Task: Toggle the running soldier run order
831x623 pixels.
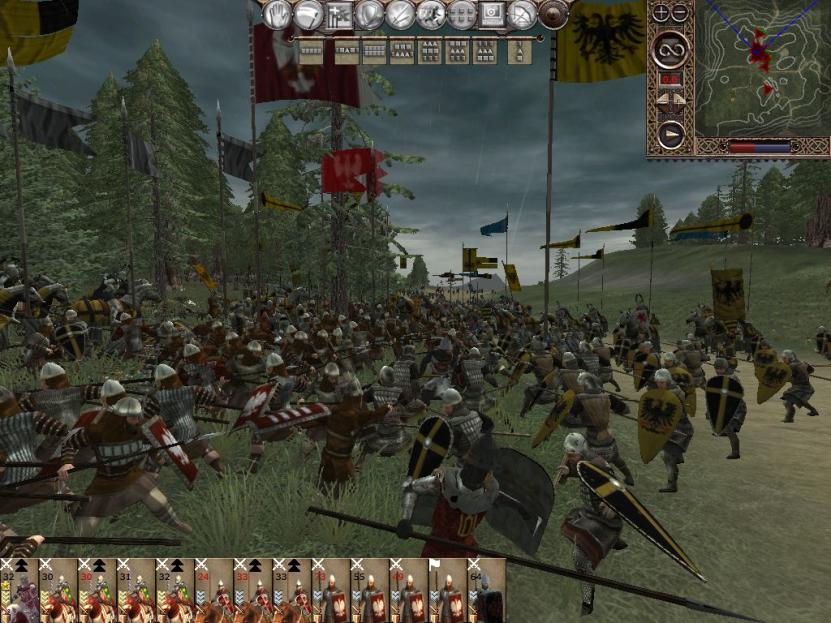Action: point(431,14)
